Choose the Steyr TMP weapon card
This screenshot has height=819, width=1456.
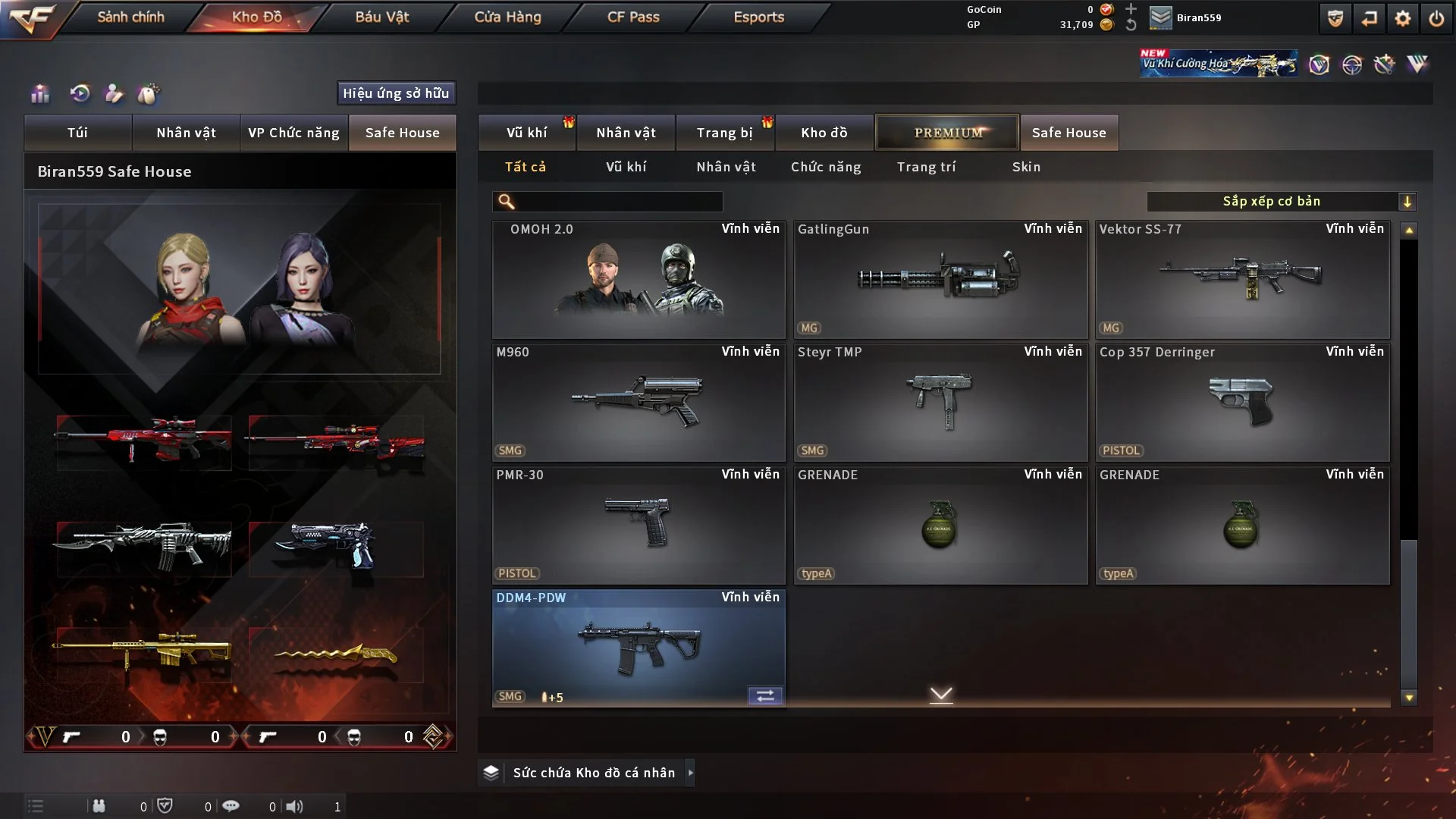pos(940,402)
